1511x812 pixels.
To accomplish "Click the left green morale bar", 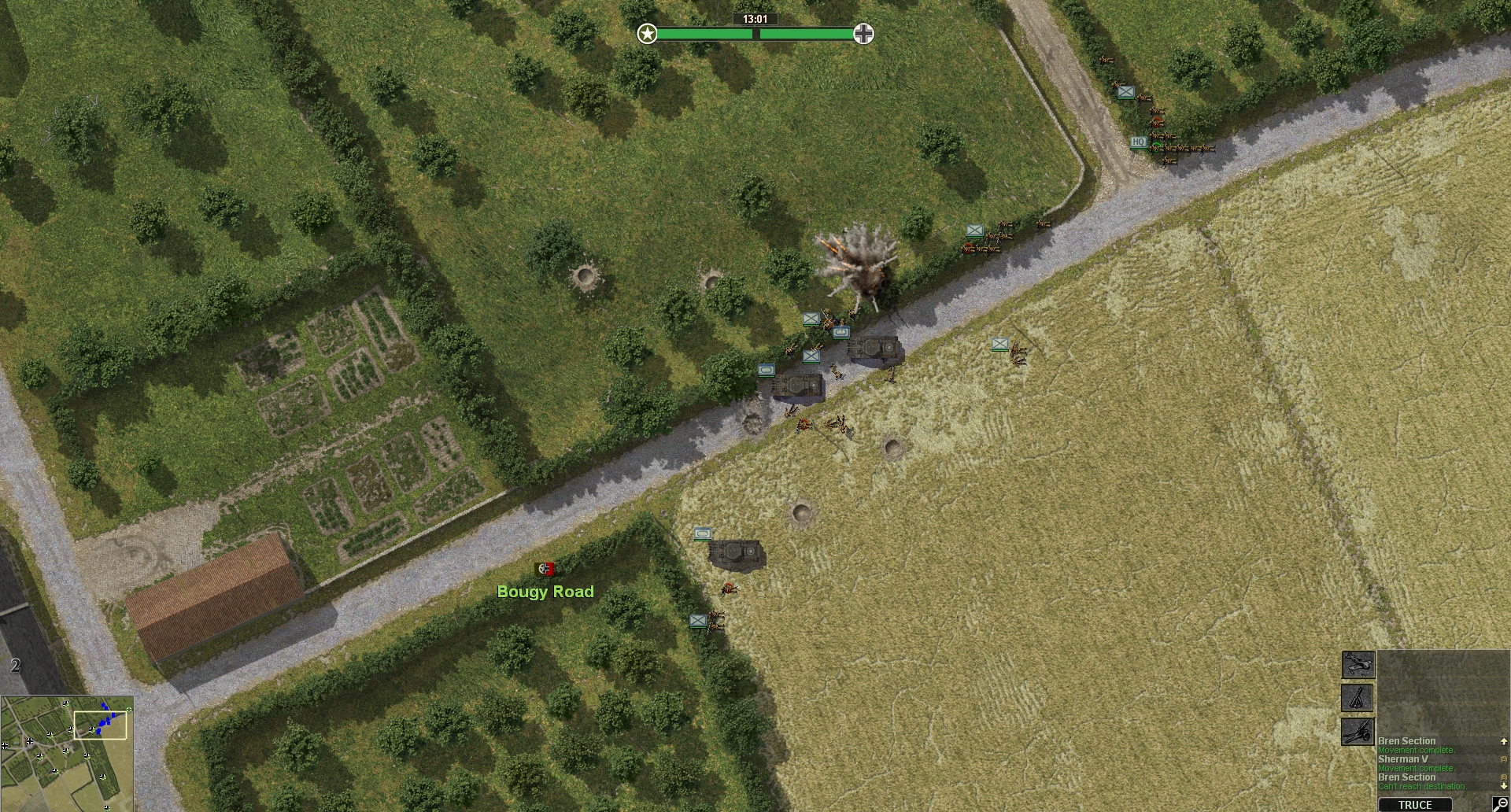I will 704,35.
